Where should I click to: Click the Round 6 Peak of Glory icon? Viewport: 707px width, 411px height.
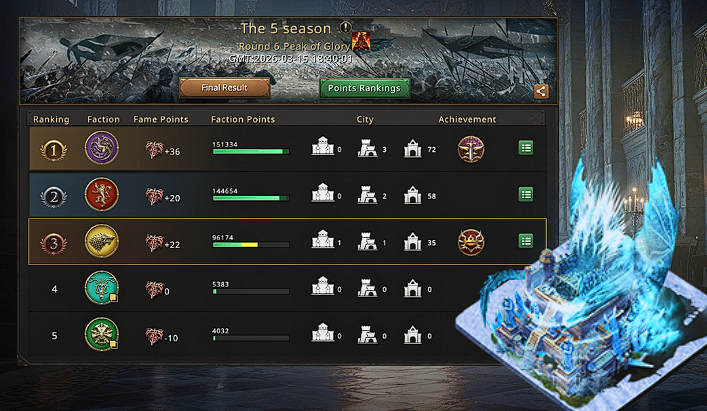[360, 42]
